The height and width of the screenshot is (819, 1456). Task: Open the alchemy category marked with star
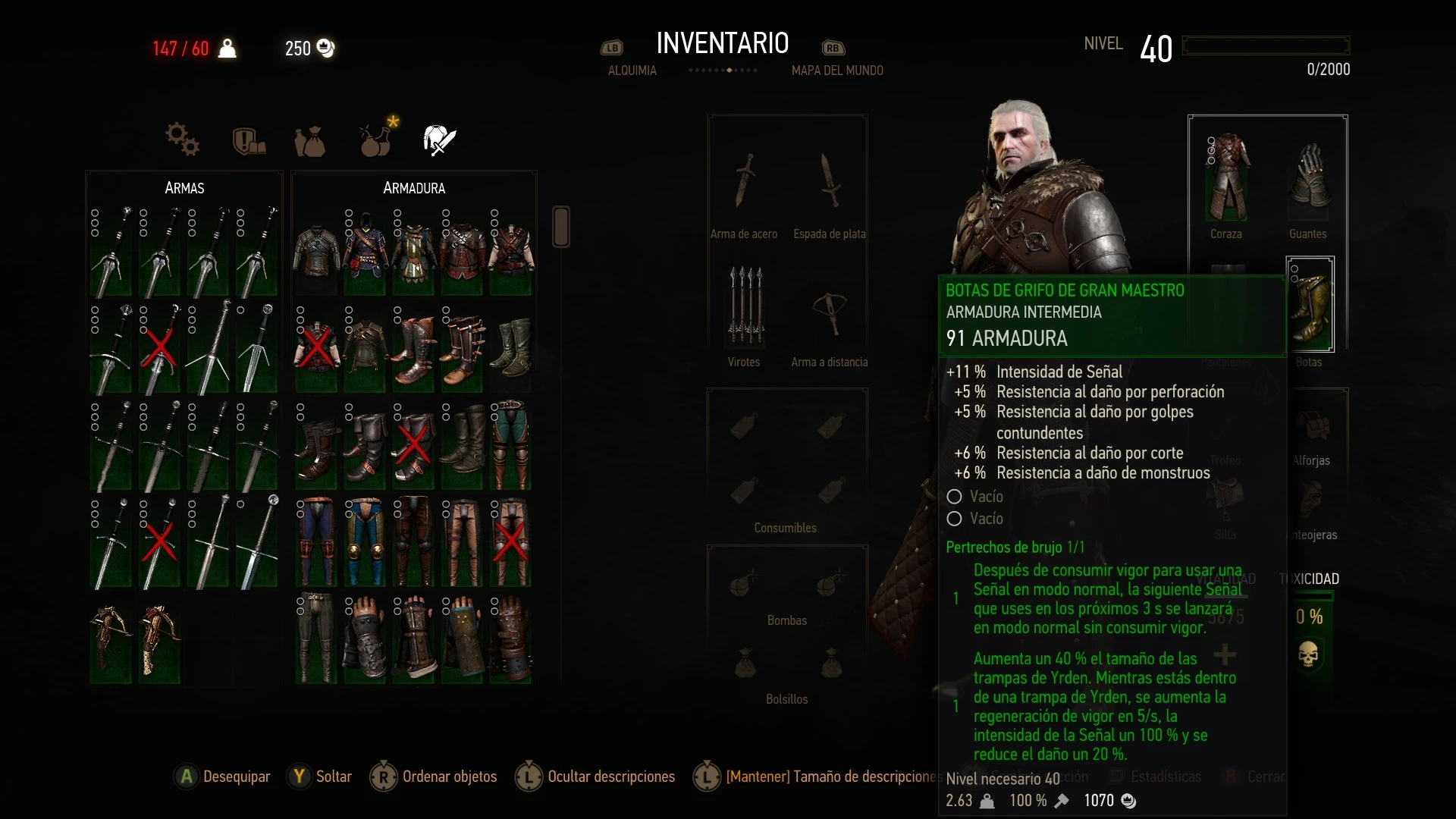click(375, 141)
